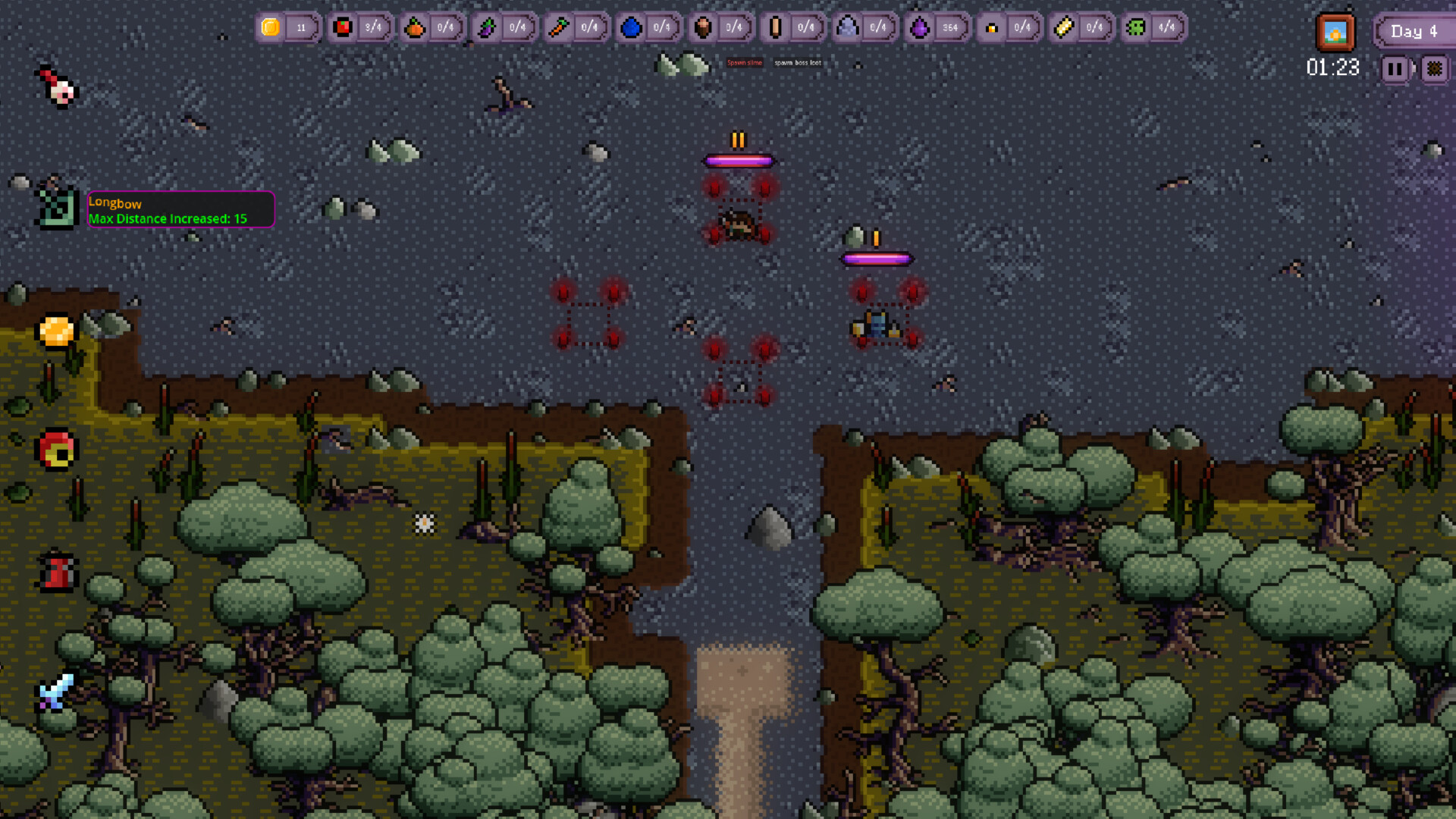Select the coin resource counter icon
This screenshot has height=819, width=1456.
[x=270, y=27]
